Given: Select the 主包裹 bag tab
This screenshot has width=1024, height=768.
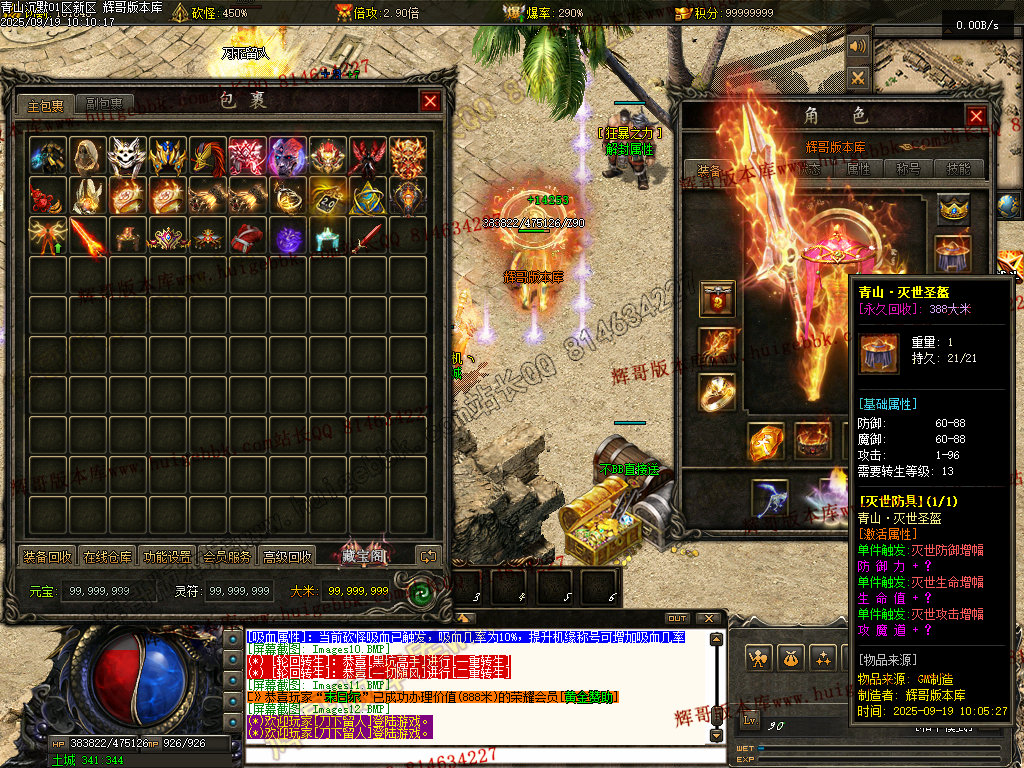Looking at the screenshot, I should [46, 104].
